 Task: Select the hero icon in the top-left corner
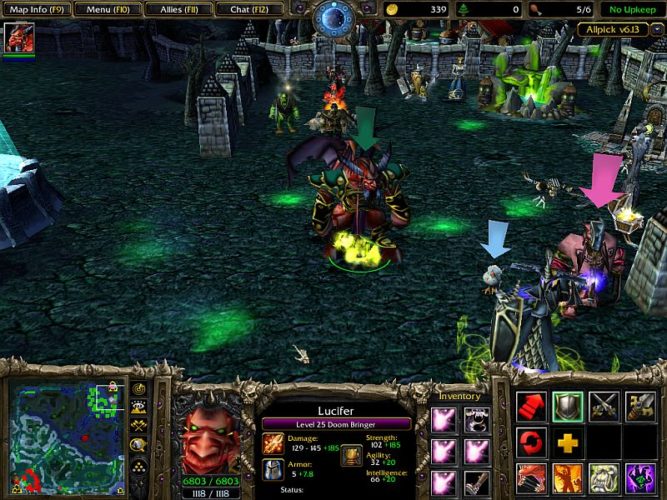click(x=18, y=39)
